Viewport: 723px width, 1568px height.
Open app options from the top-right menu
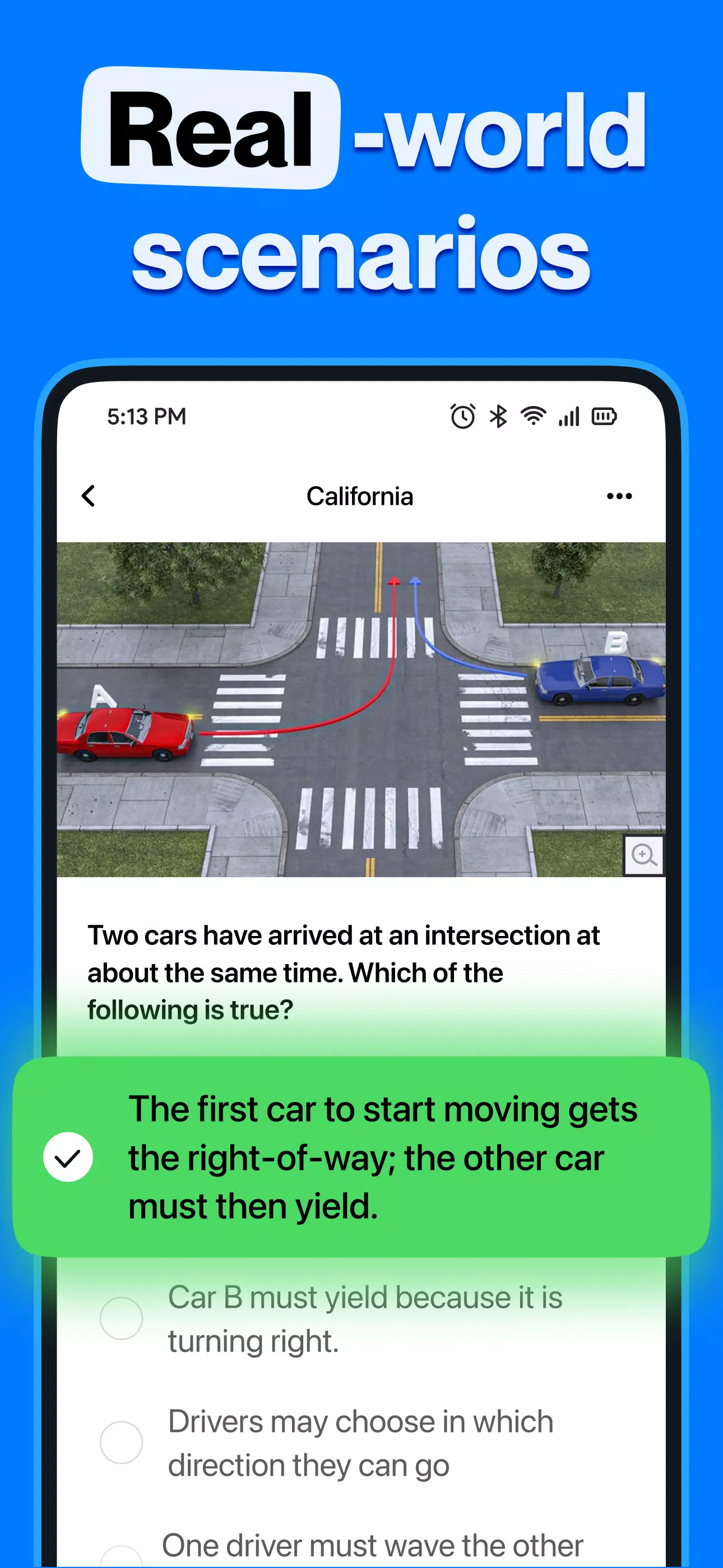click(618, 496)
